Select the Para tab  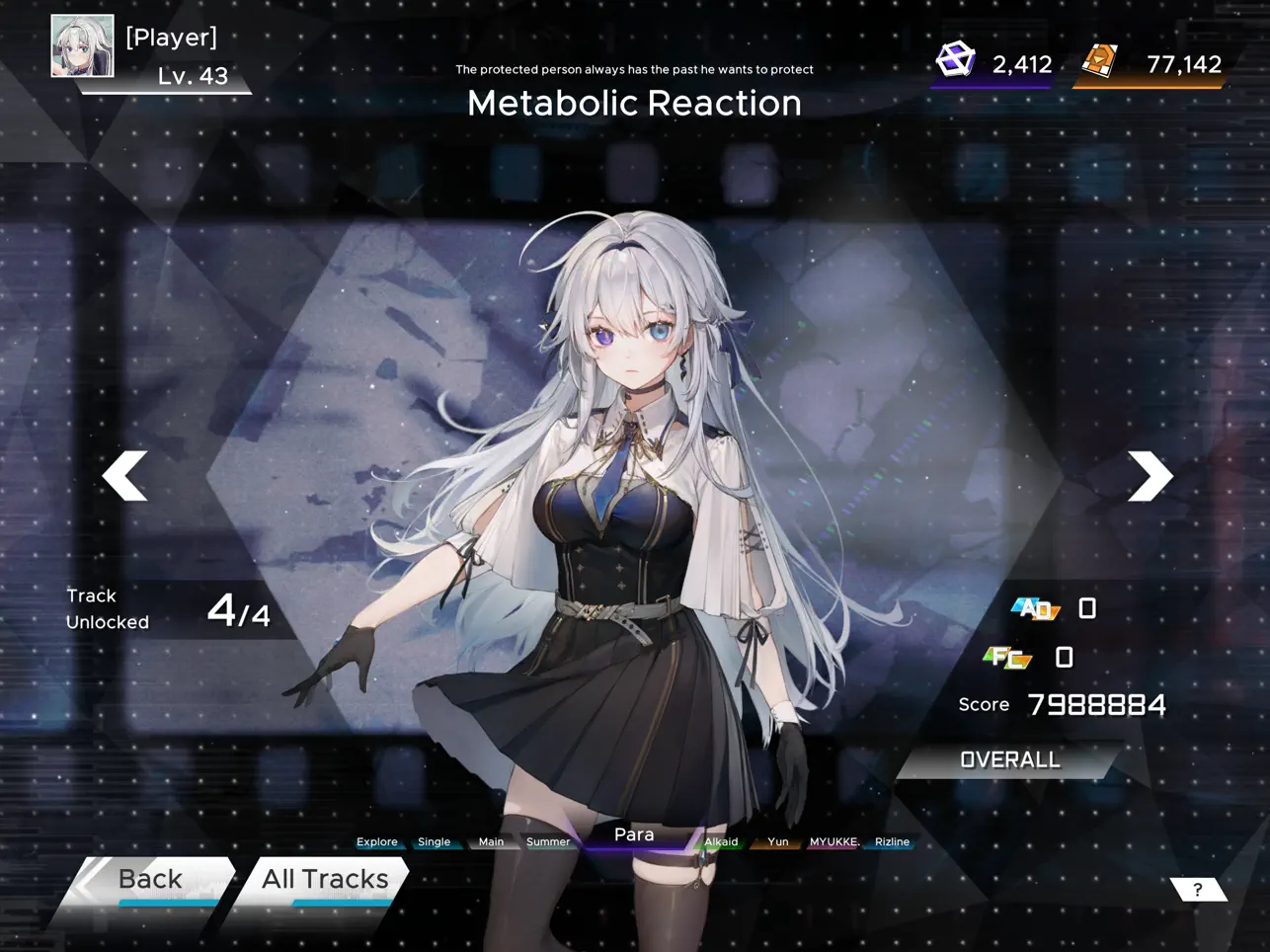point(634,835)
